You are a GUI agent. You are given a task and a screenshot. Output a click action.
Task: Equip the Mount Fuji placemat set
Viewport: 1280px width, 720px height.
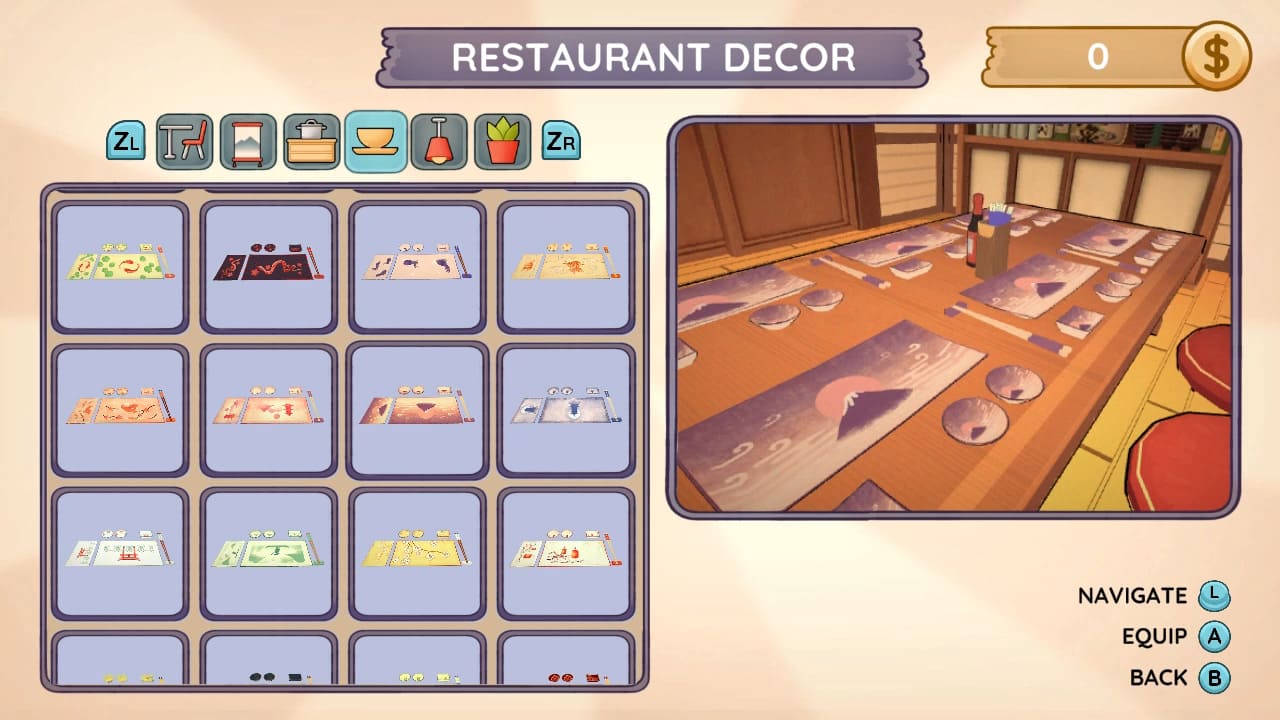pyautogui.click(x=417, y=408)
